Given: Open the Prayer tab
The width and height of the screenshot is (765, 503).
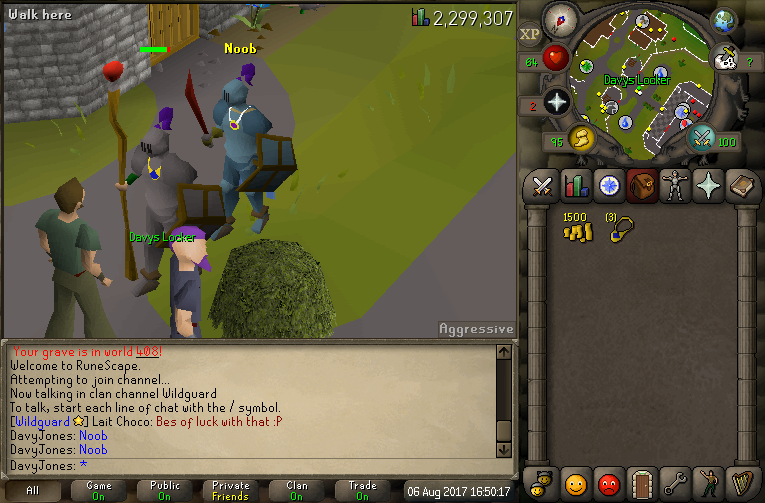Looking at the screenshot, I should (708, 186).
